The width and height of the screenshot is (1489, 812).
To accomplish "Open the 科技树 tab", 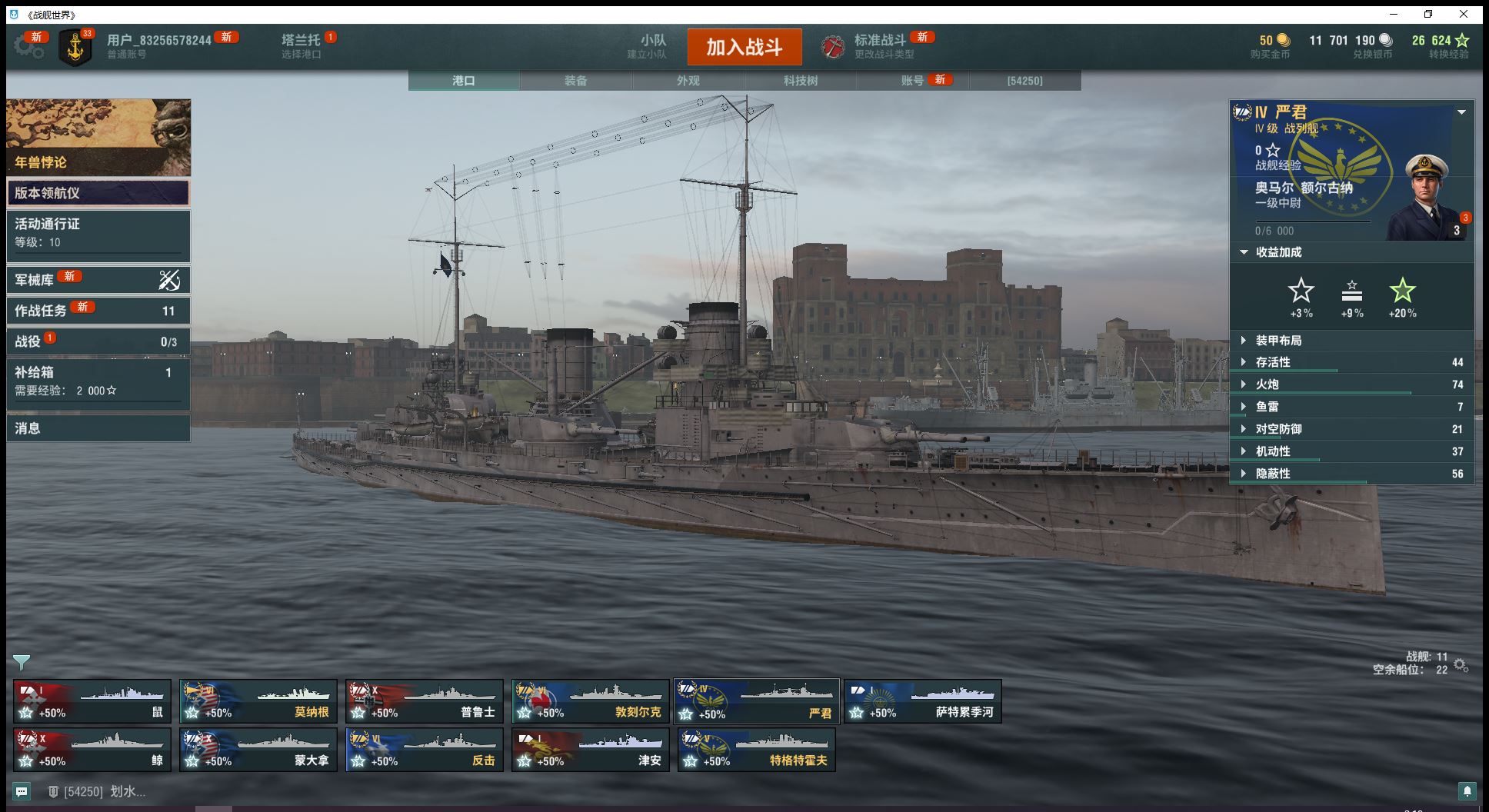I will point(800,81).
